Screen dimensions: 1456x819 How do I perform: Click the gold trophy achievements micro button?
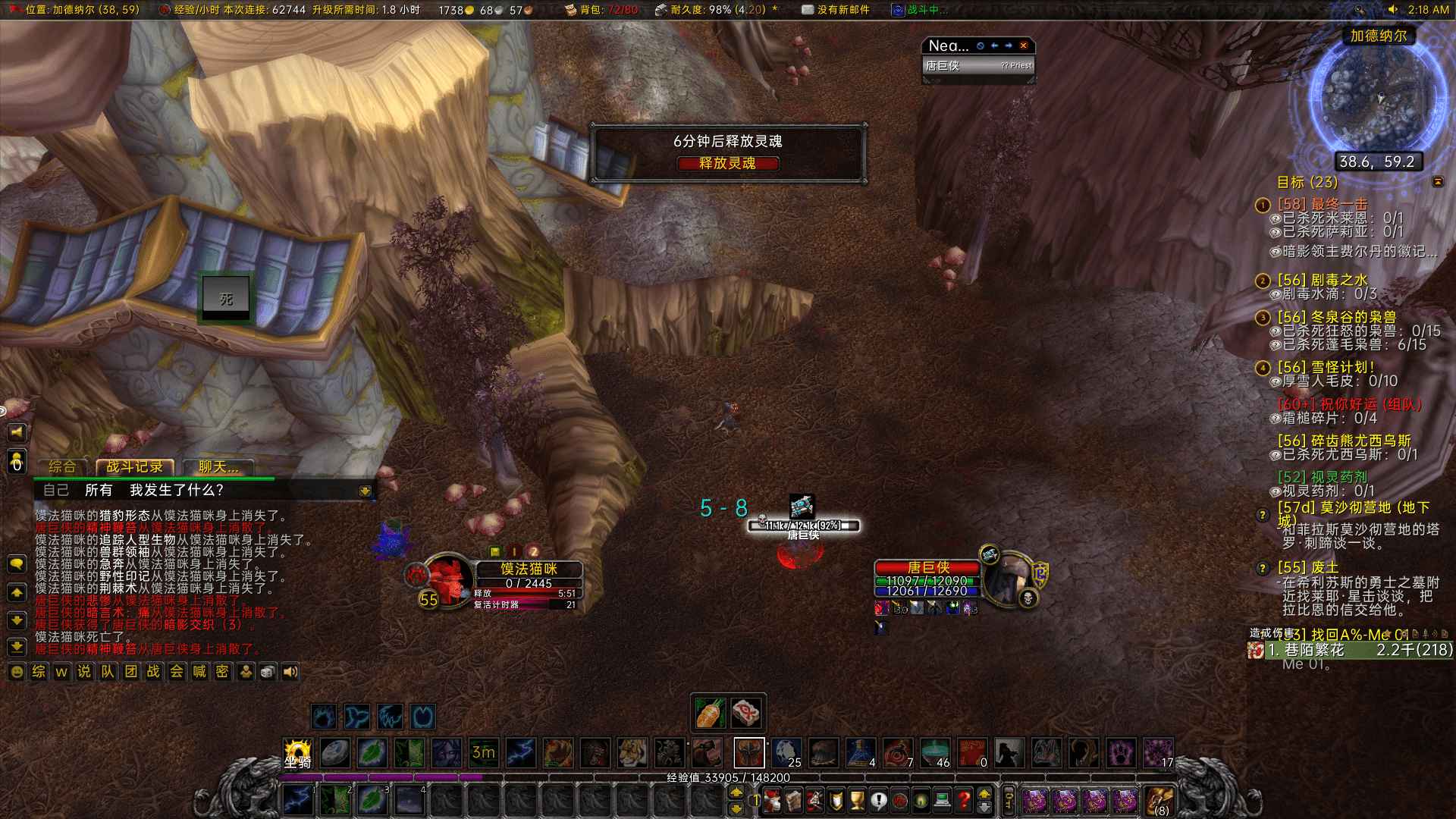[857, 800]
